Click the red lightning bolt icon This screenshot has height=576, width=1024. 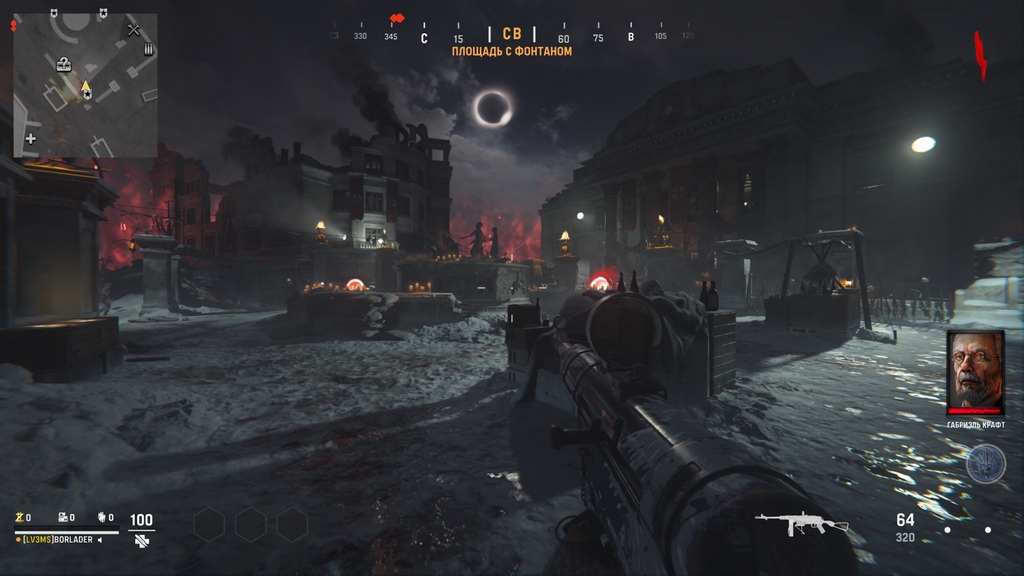pos(981,55)
